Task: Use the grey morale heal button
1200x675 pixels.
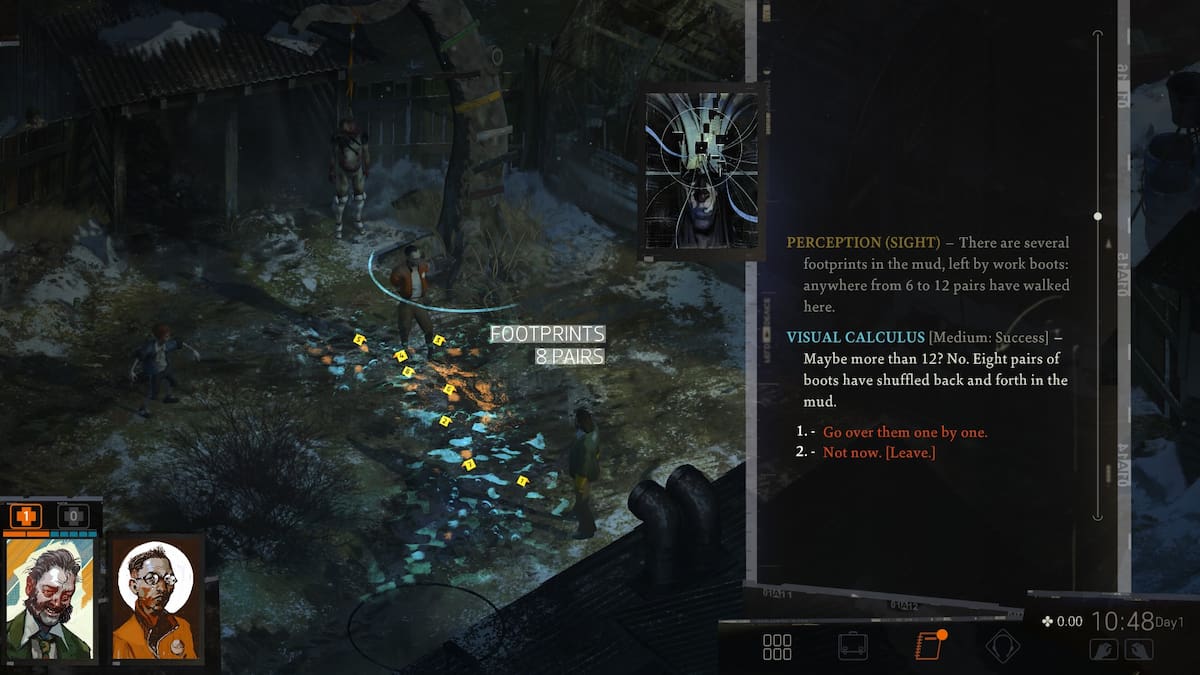Action: click(x=73, y=517)
